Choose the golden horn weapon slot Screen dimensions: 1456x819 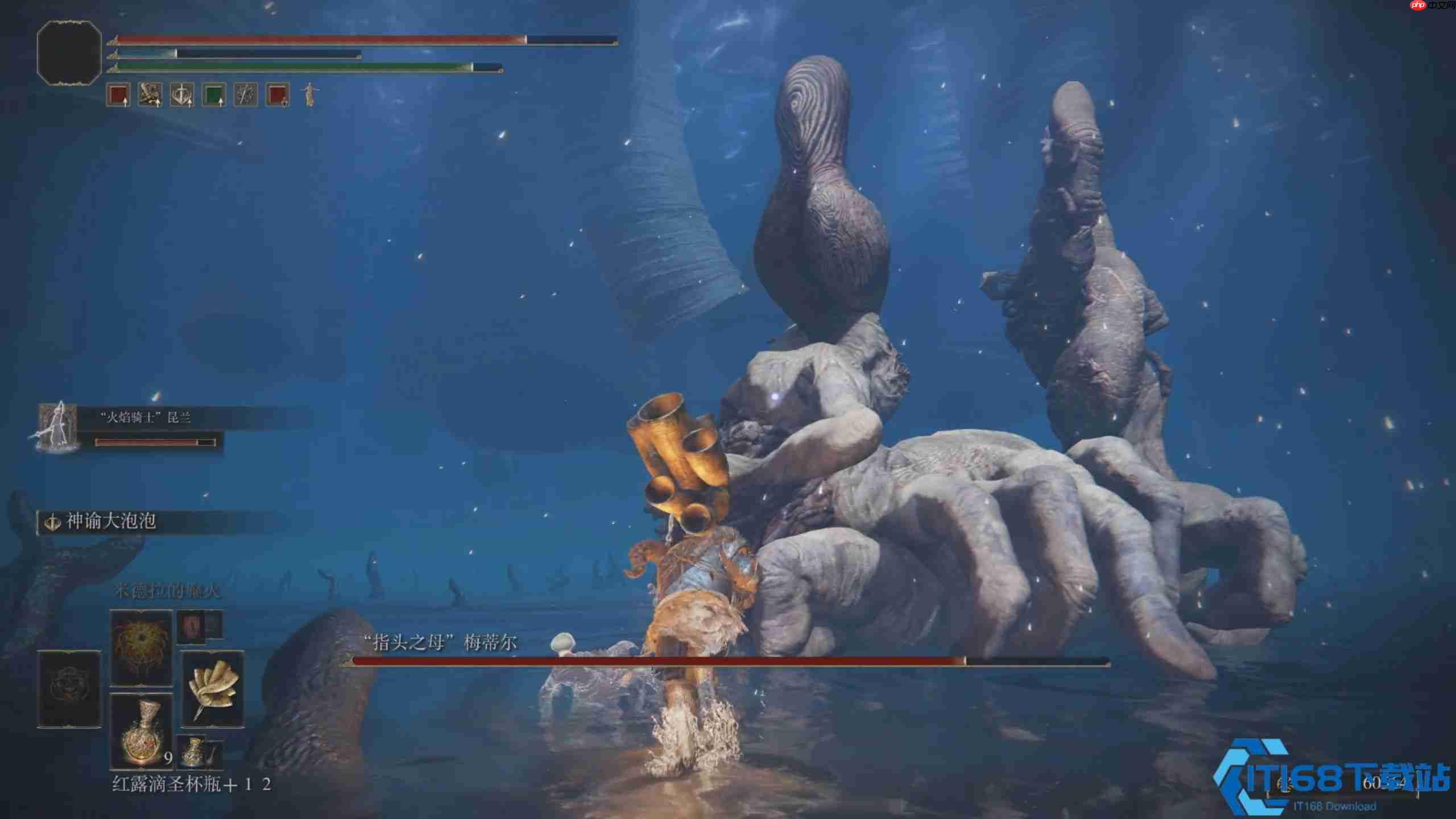(x=213, y=689)
